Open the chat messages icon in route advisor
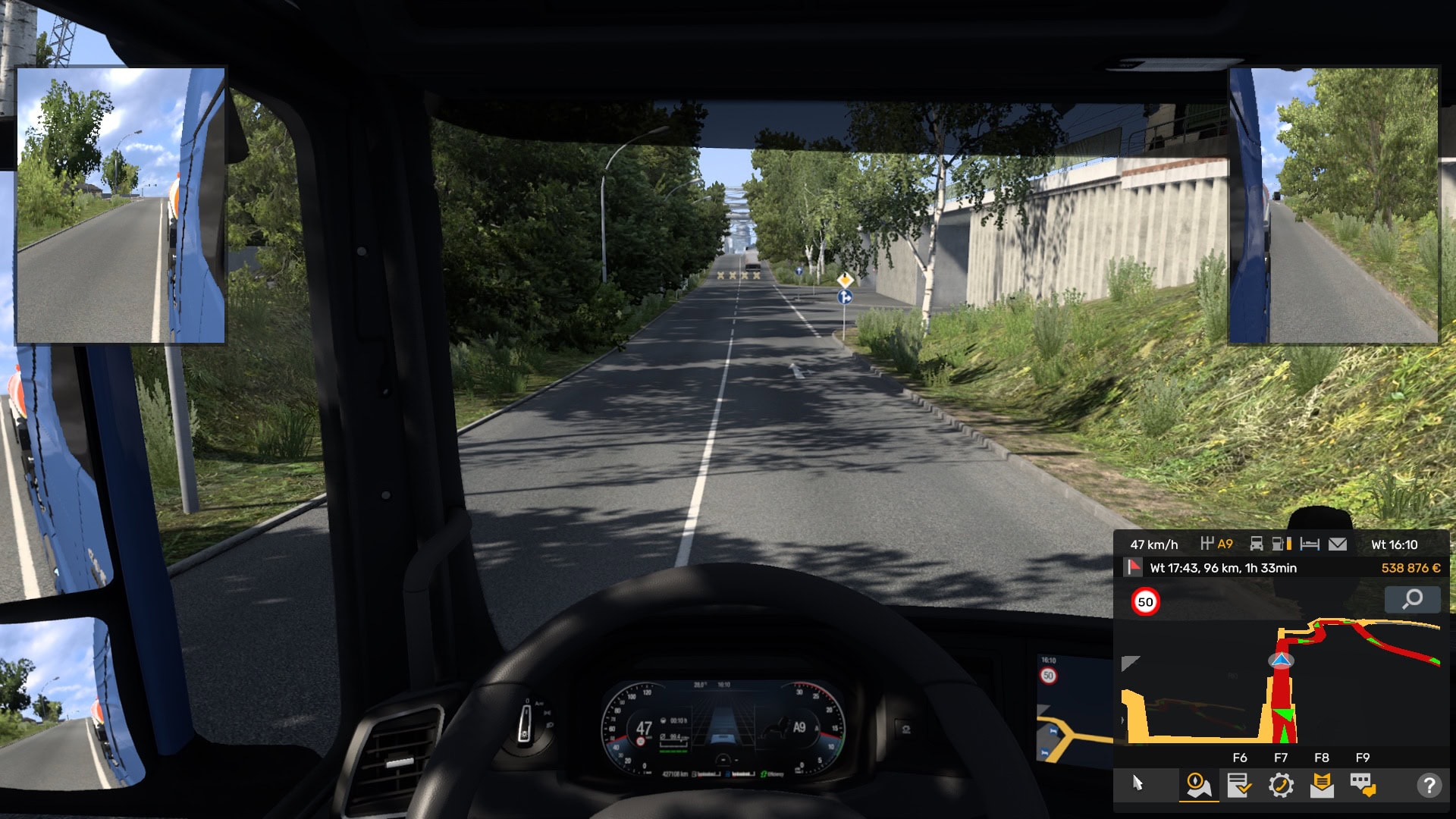1456x819 pixels. pyautogui.click(x=1363, y=785)
